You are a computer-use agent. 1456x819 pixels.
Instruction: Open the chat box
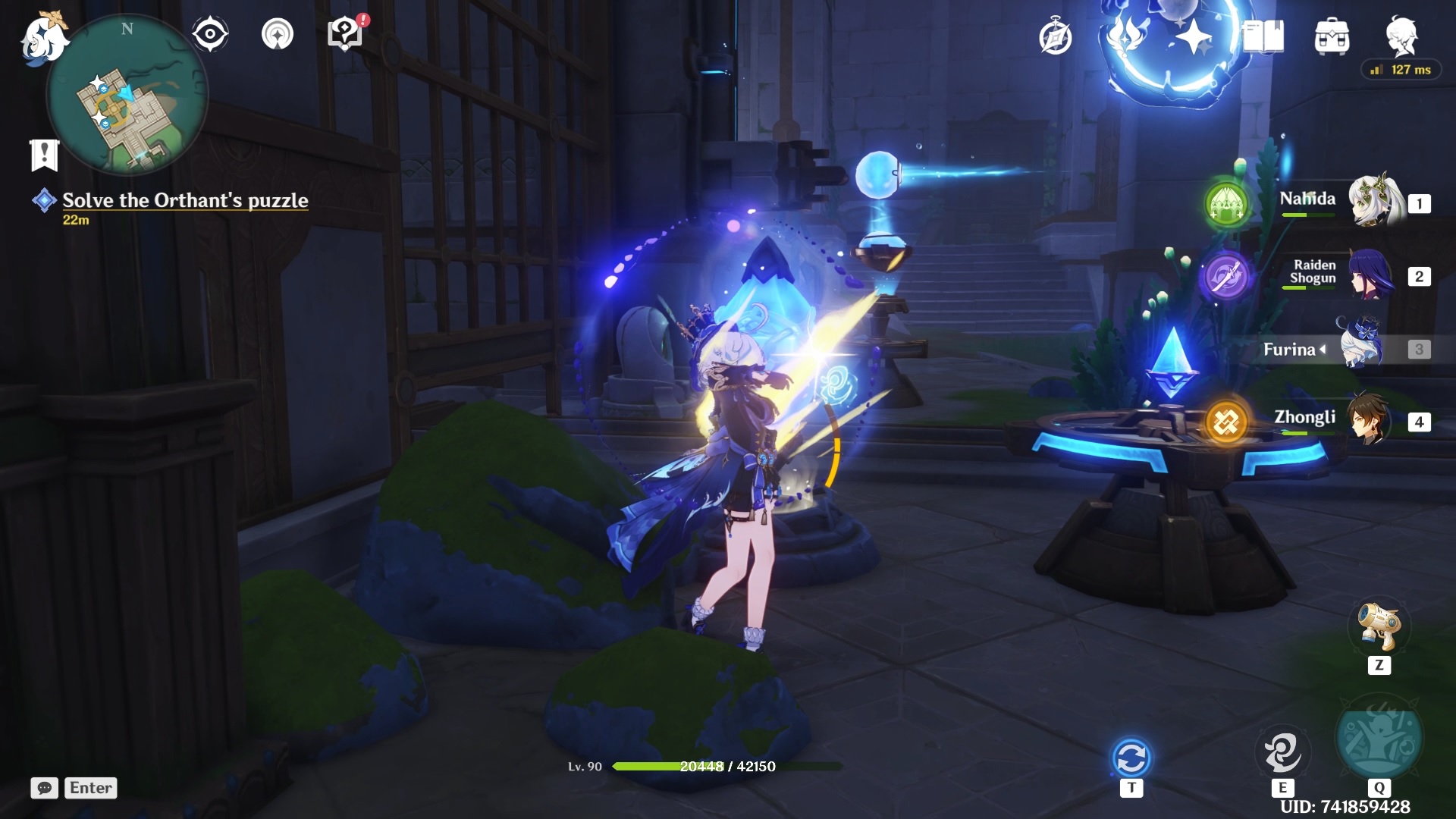(44, 788)
